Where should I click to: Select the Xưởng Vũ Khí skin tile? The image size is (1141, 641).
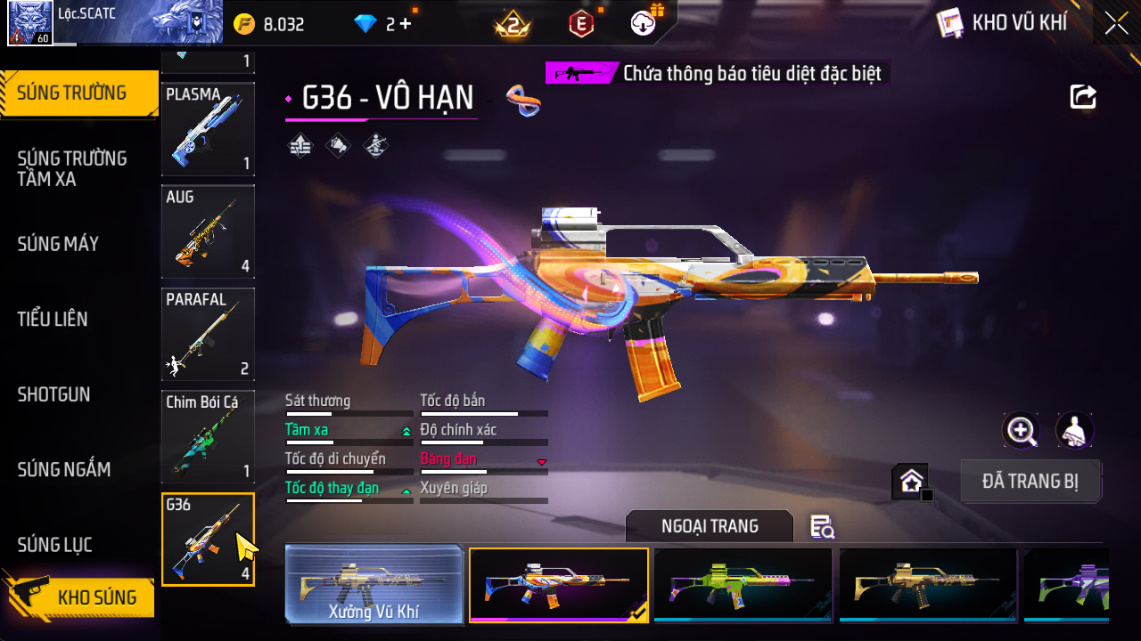[x=374, y=585]
